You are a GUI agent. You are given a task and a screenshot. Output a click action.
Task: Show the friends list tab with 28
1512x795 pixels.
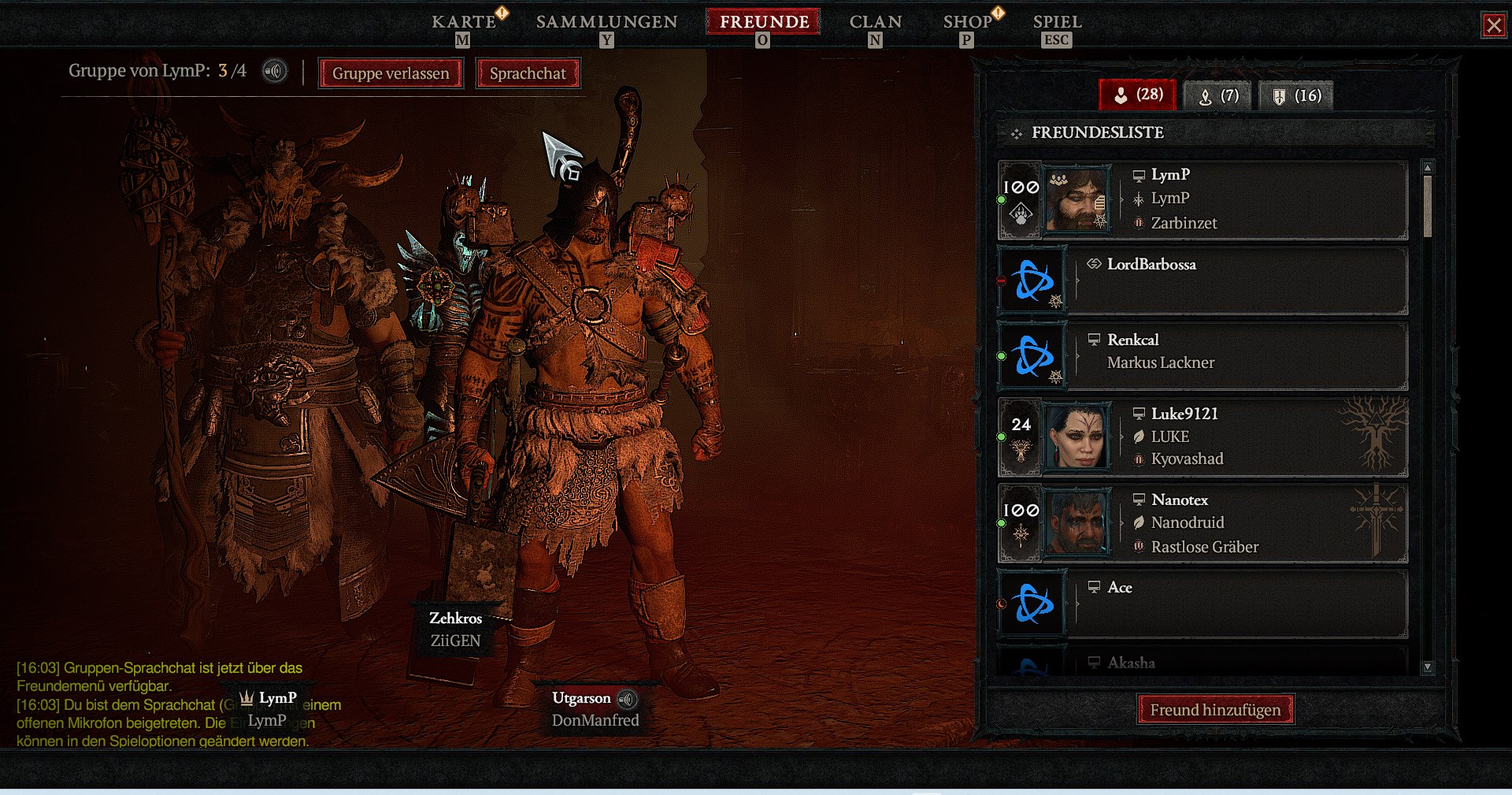(1138, 95)
